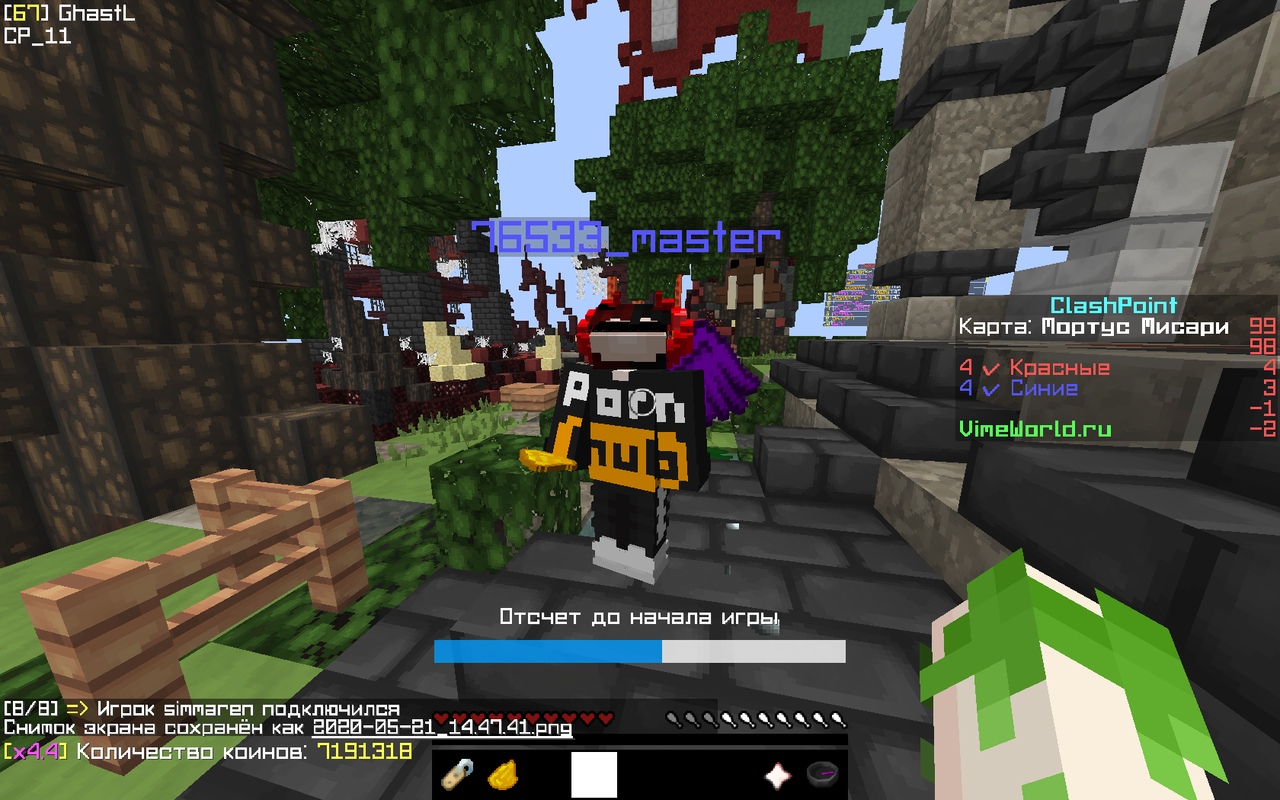Select the ClashPoint scoreboard title
The width and height of the screenshot is (1280, 800).
(1113, 305)
